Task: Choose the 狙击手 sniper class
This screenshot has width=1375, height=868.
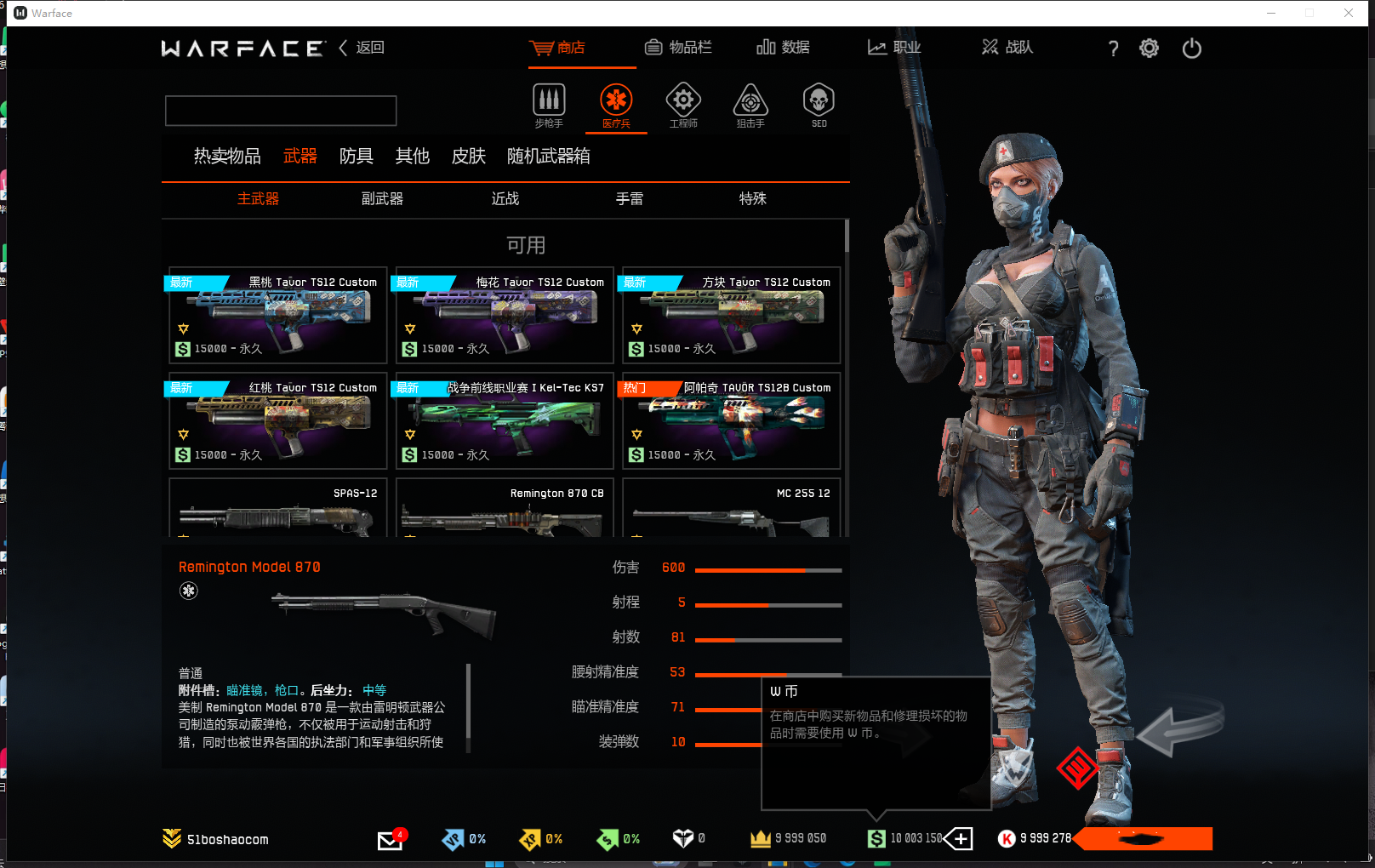Action: pyautogui.click(x=750, y=105)
